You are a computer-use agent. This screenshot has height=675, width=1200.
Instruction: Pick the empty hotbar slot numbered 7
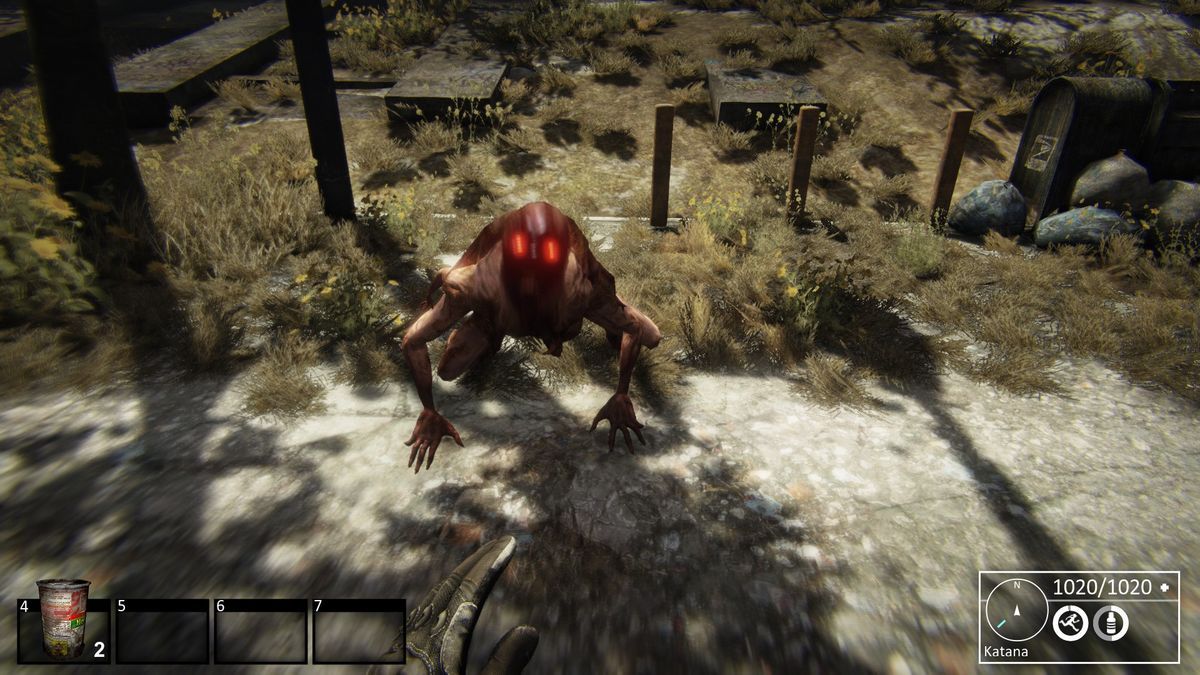(x=358, y=632)
